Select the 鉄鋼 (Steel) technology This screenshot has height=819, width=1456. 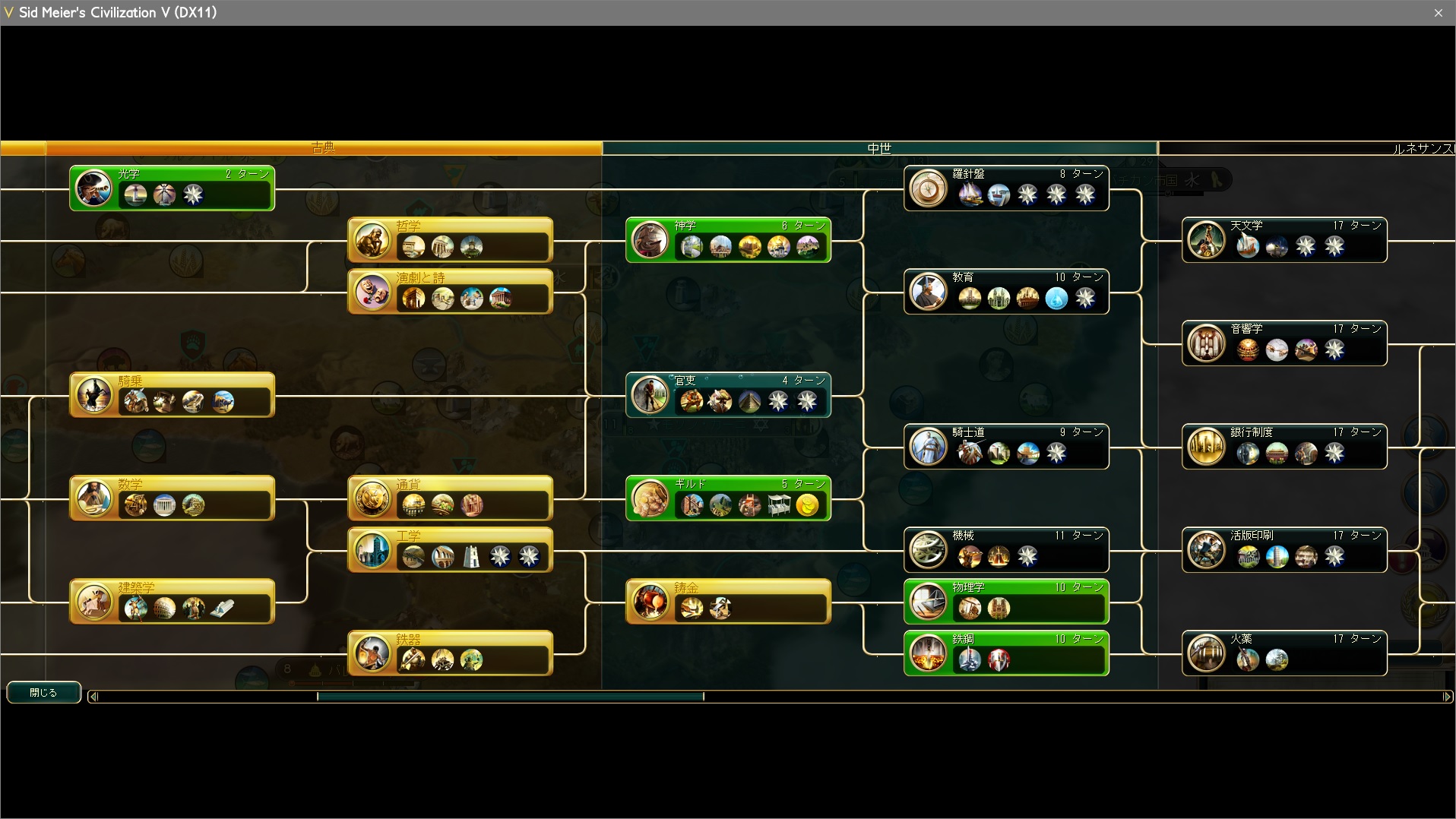(x=1005, y=653)
